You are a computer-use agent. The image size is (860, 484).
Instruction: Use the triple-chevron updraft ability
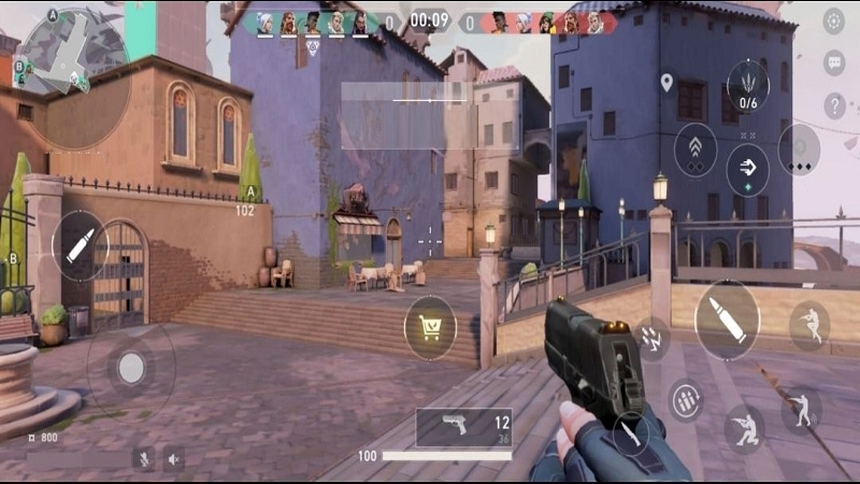pyautogui.click(x=695, y=149)
